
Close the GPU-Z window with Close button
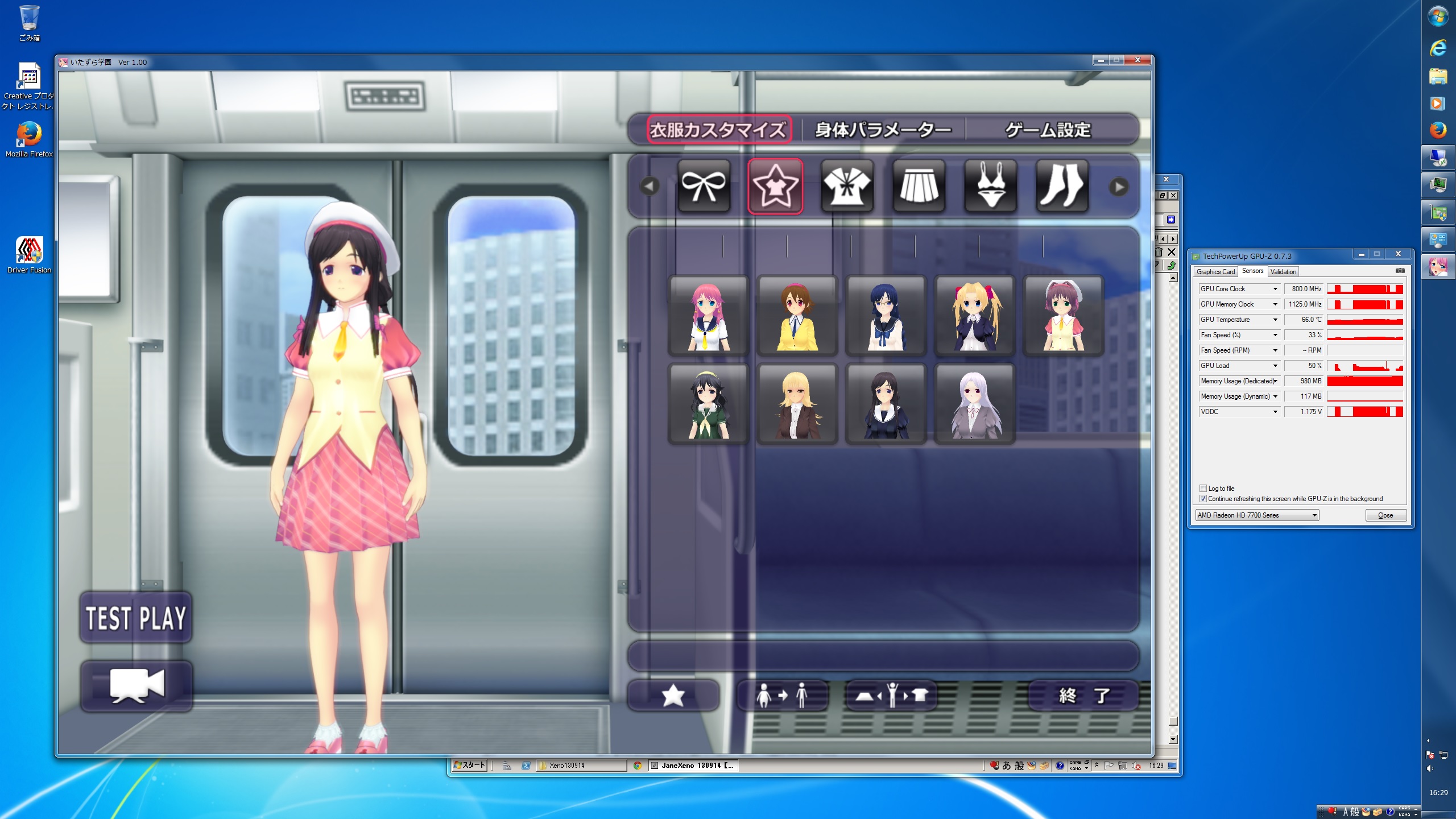(x=1385, y=515)
